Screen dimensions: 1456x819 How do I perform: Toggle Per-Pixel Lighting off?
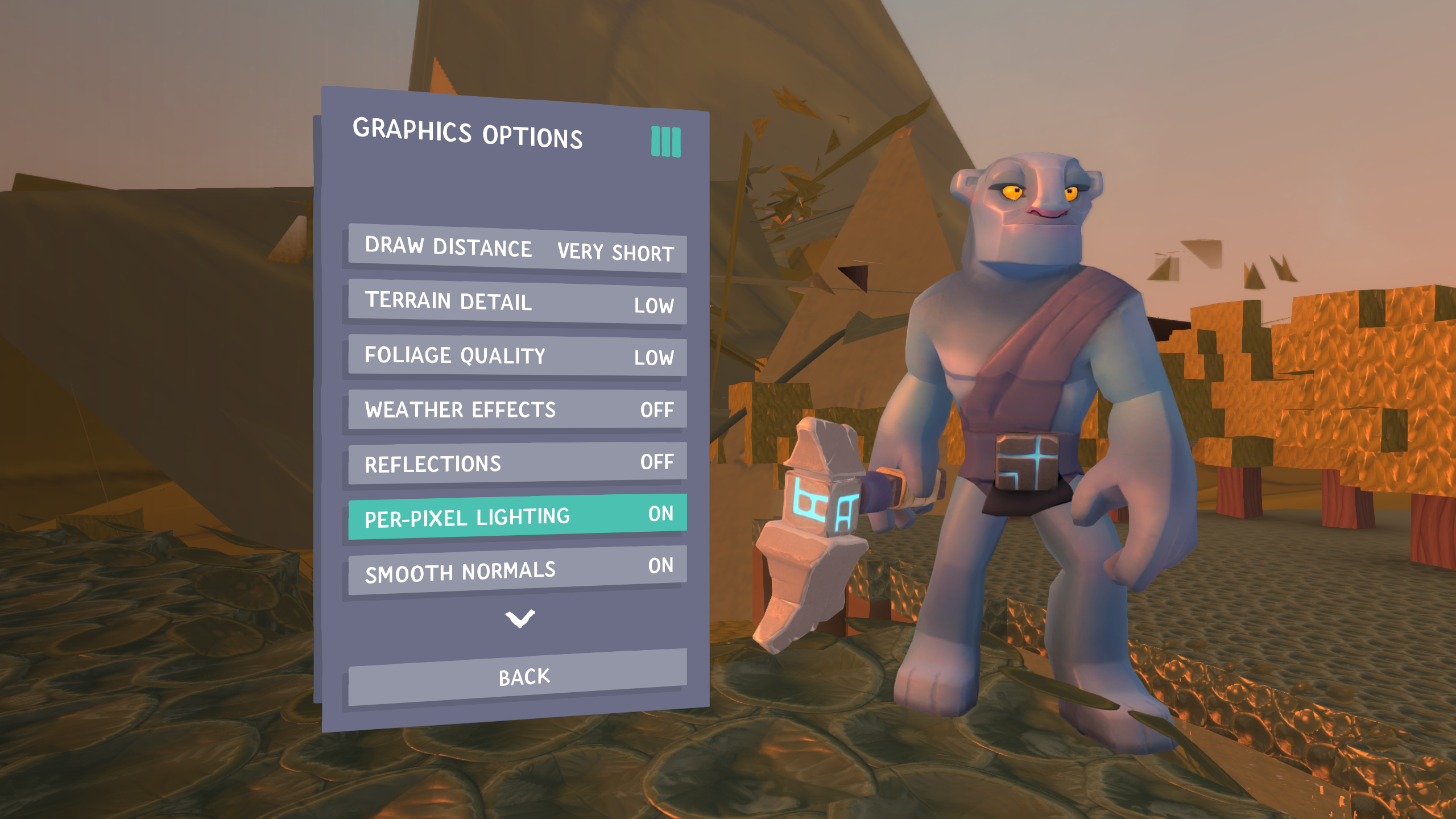point(518,516)
